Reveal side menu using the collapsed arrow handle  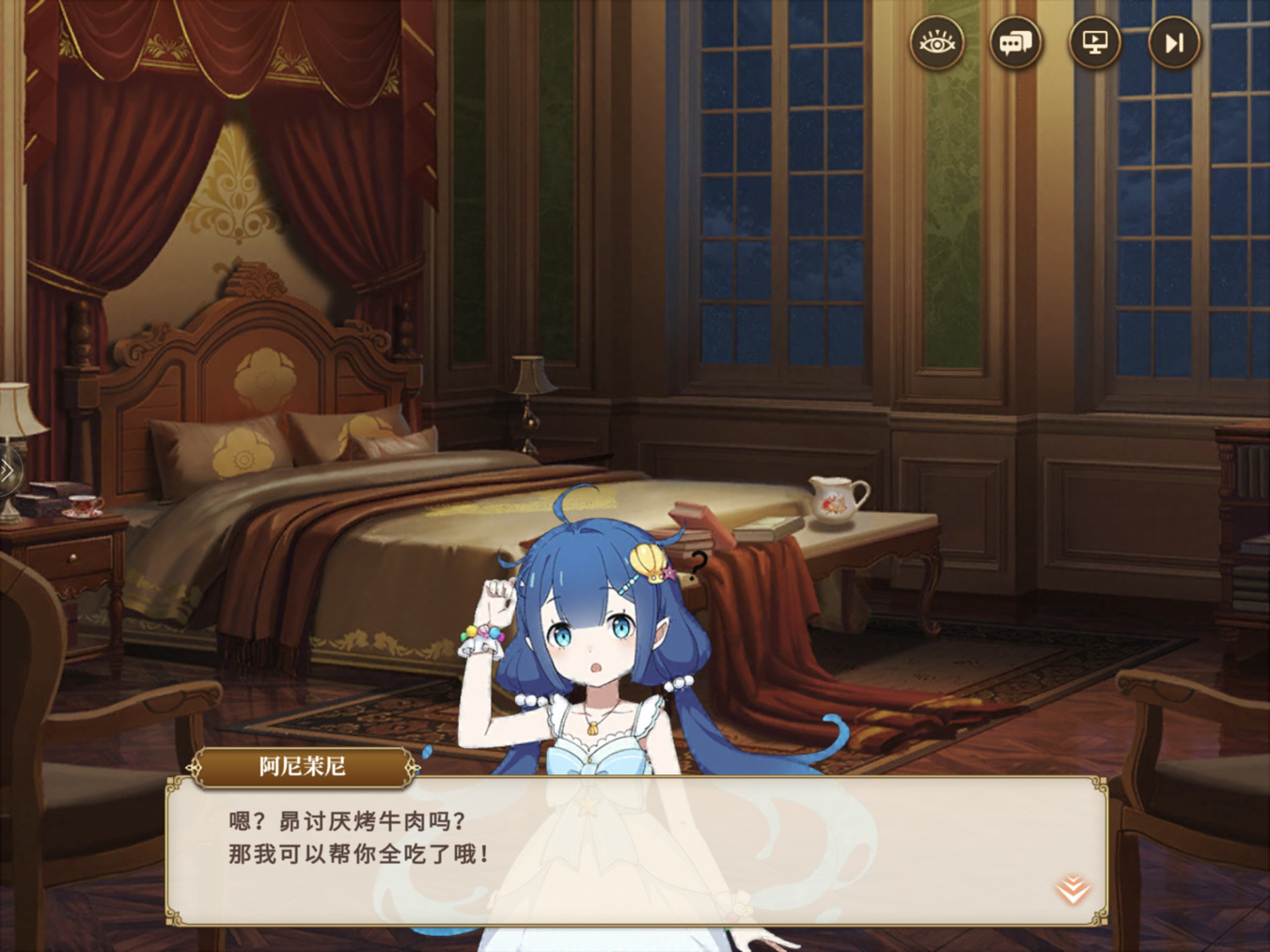pyautogui.click(x=8, y=468)
